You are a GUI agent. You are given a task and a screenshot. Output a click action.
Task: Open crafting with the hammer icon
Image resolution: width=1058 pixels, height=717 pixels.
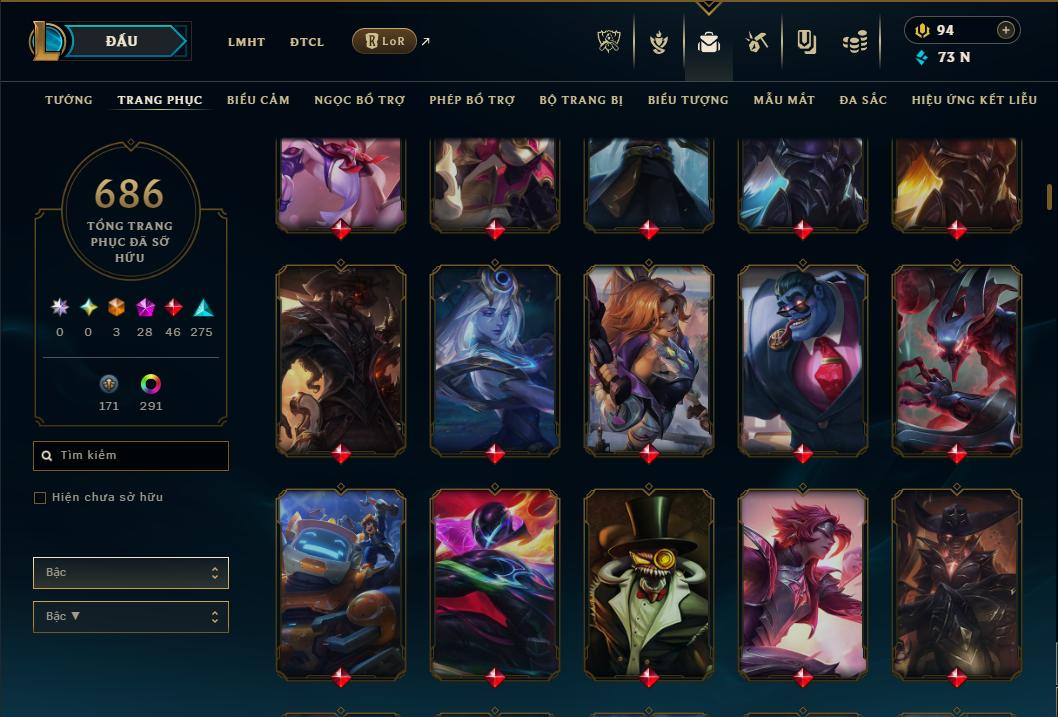pyautogui.click(x=757, y=42)
